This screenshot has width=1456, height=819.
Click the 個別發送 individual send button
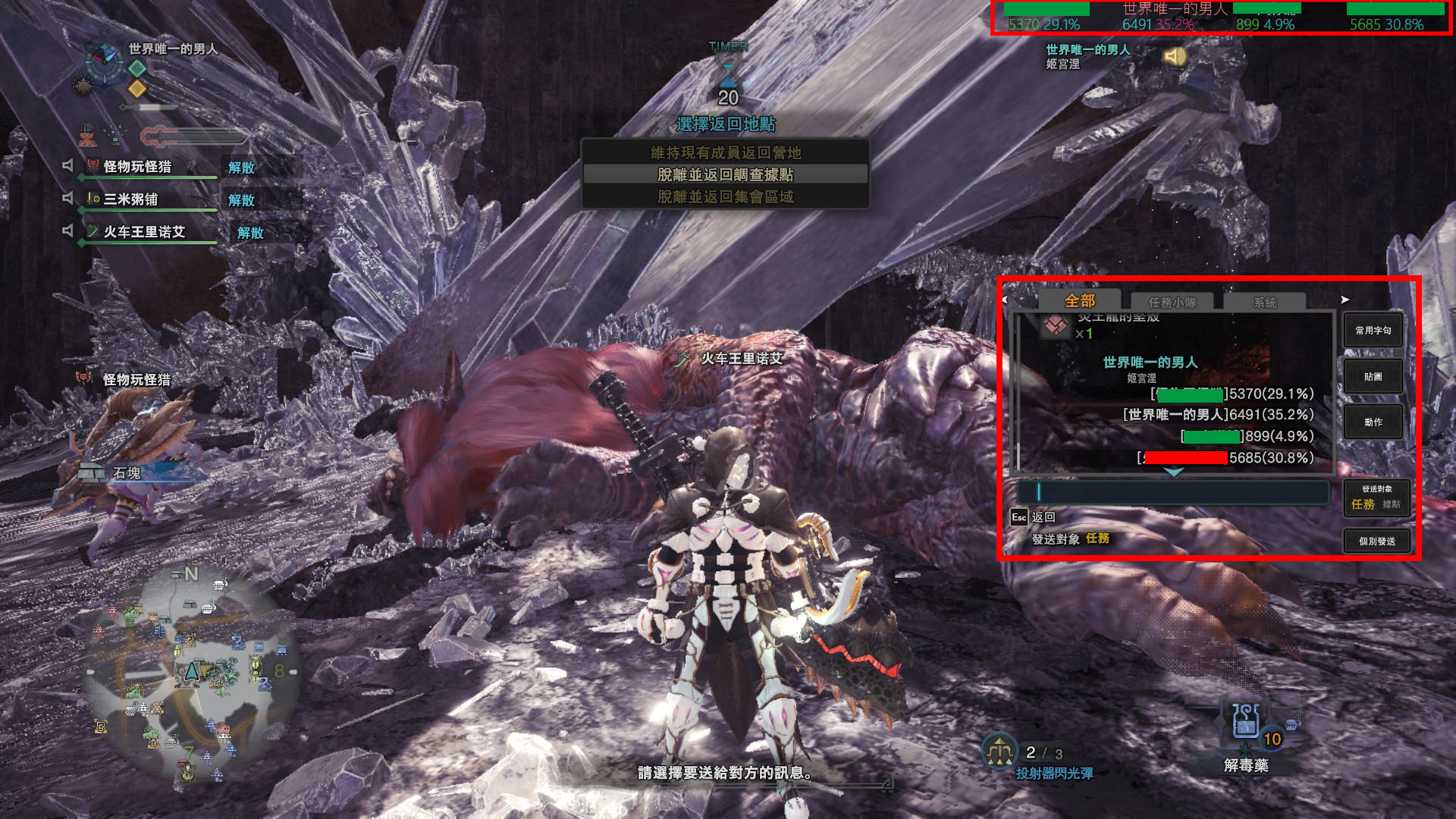pyautogui.click(x=1376, y=541)
